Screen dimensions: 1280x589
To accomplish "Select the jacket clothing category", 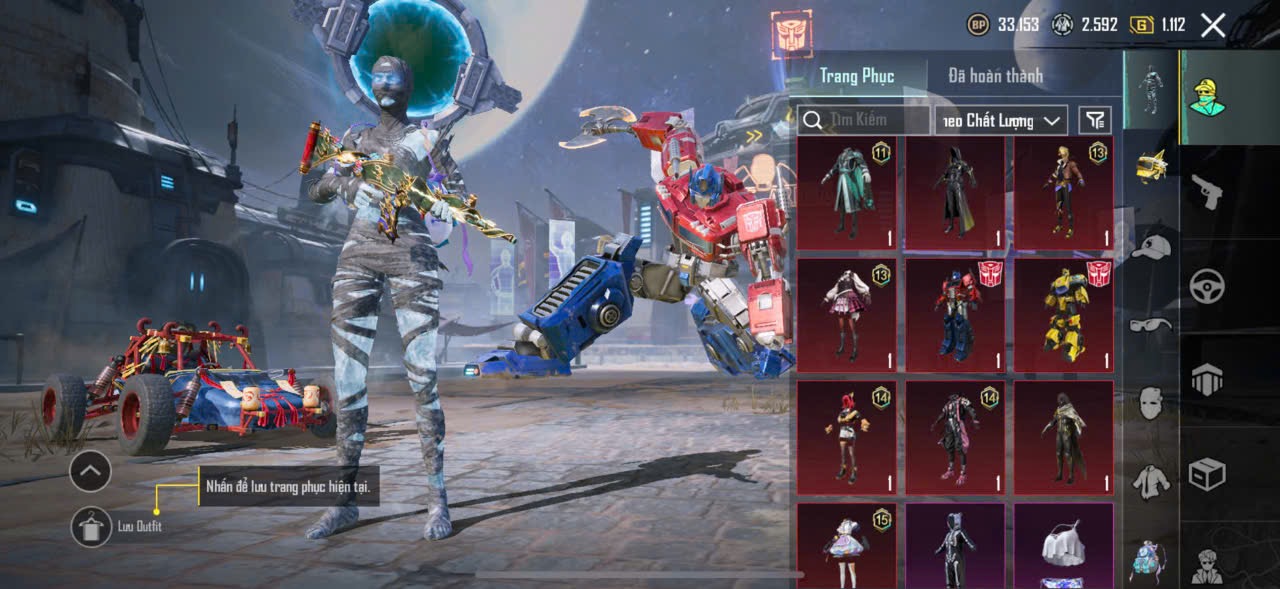I will coord(1152,482).
